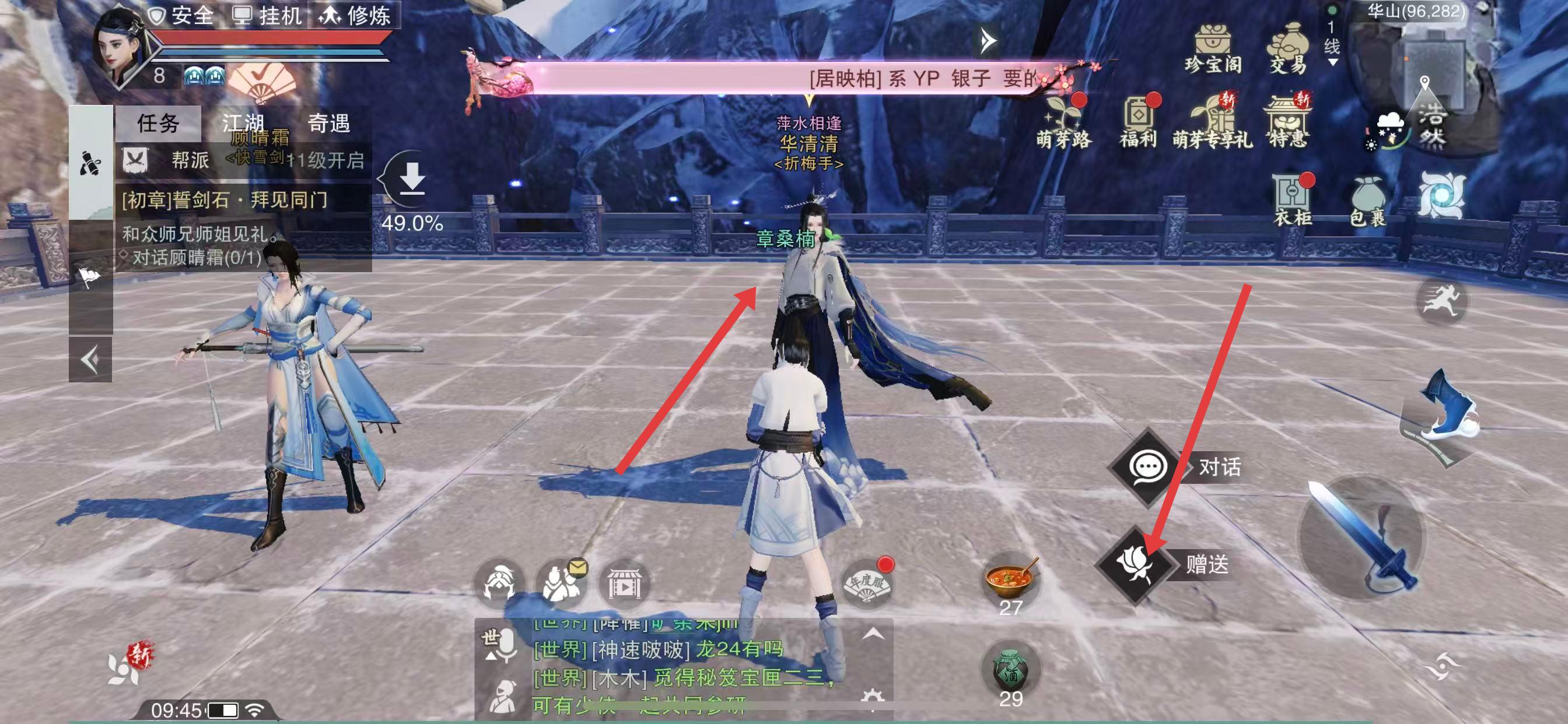The image size is (1568, 724).
Task: Toggle the sprint running-figure button
Action: click(1441, 301)
